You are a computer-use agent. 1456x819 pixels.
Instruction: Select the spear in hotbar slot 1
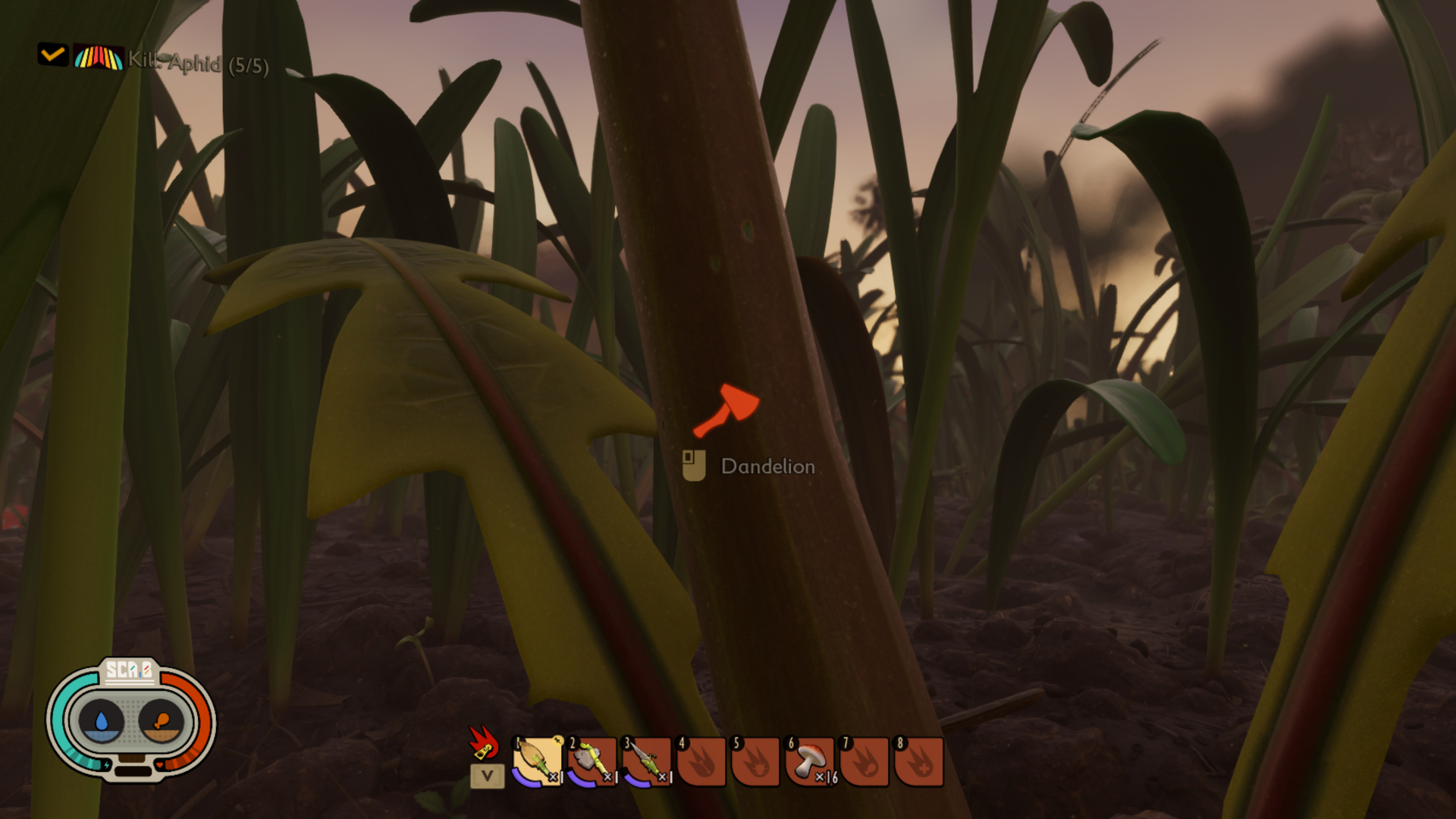[536, 760]
